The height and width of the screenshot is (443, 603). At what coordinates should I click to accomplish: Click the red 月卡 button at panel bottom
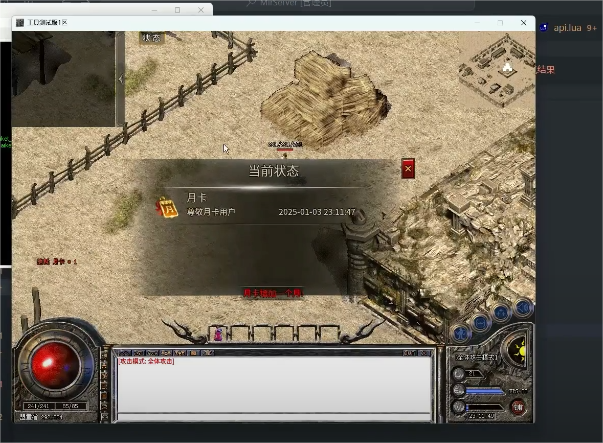[273, 293]
